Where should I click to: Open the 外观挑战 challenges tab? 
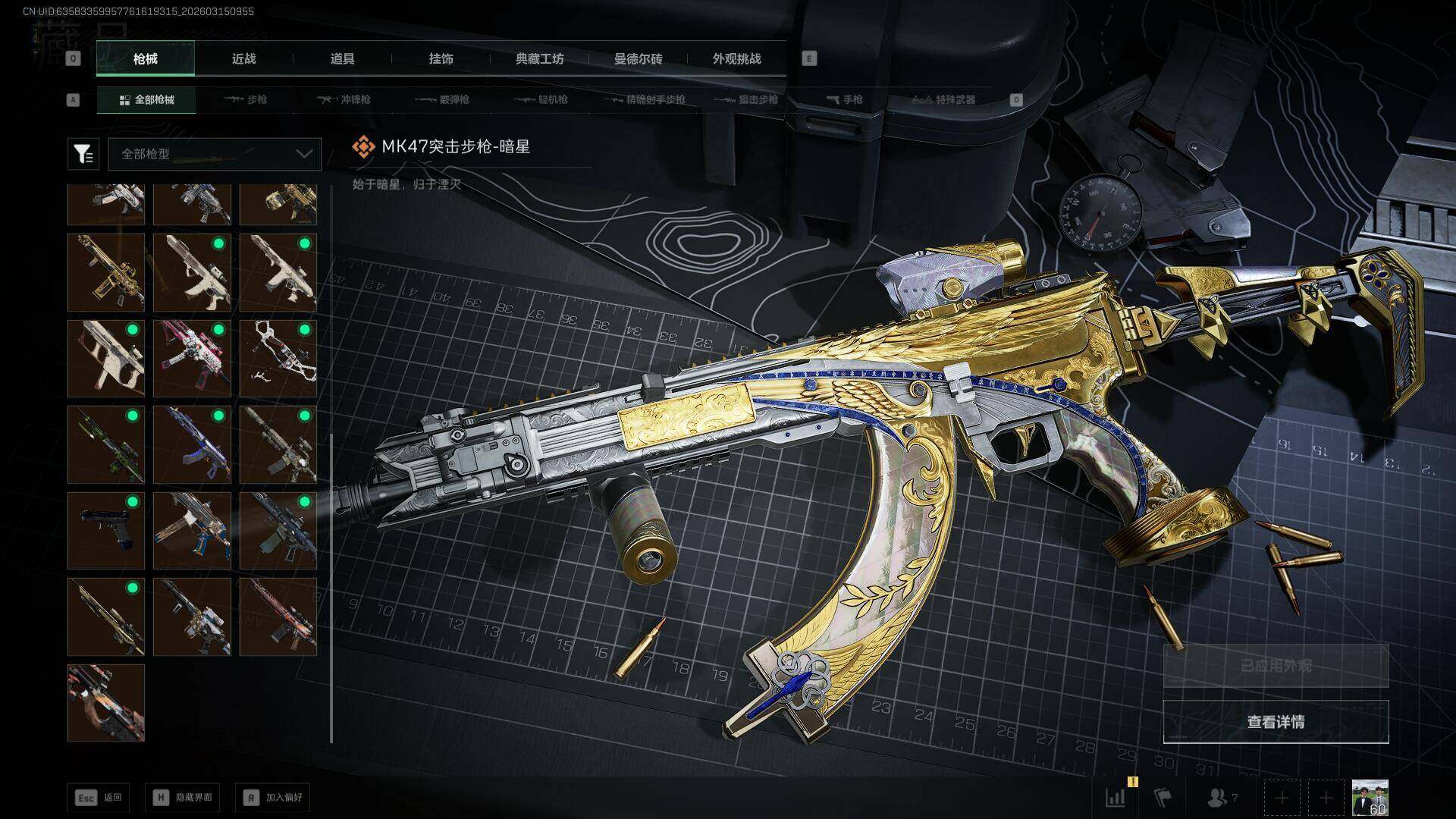click(x=736, y=58)
